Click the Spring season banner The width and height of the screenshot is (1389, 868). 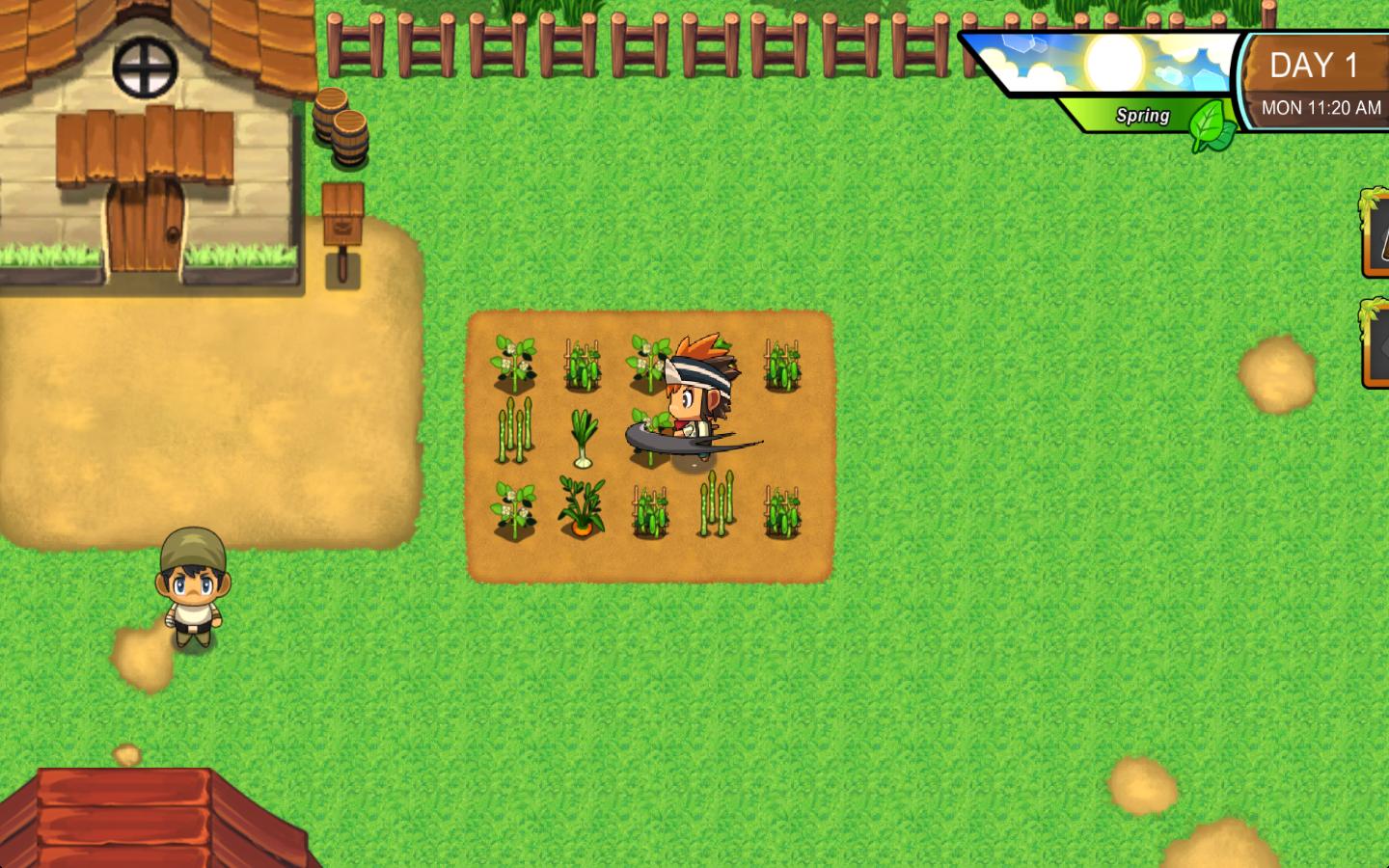point(1141,116)
